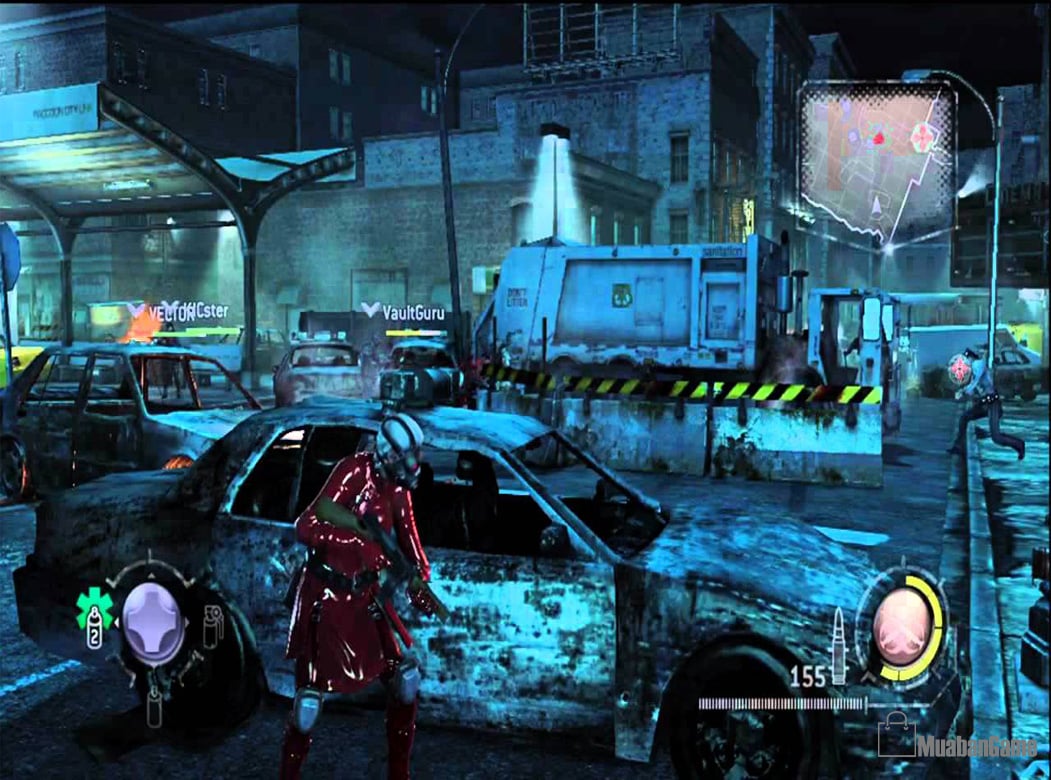Open the minimap in the corner
Screen dimensions: 1051x780
pyautogui.click(x=876, y=160)
